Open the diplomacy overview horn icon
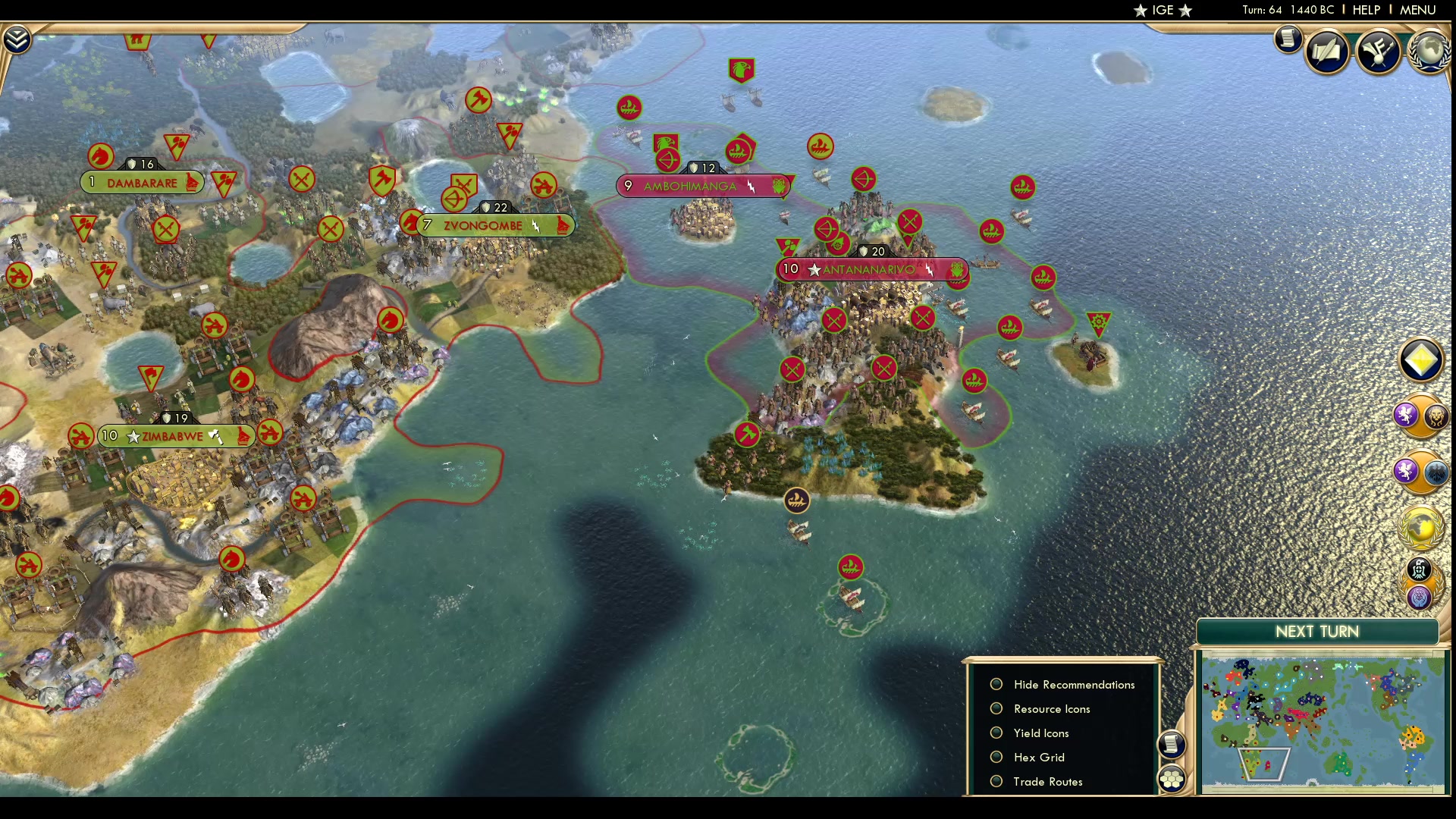 coord(1378,52)
